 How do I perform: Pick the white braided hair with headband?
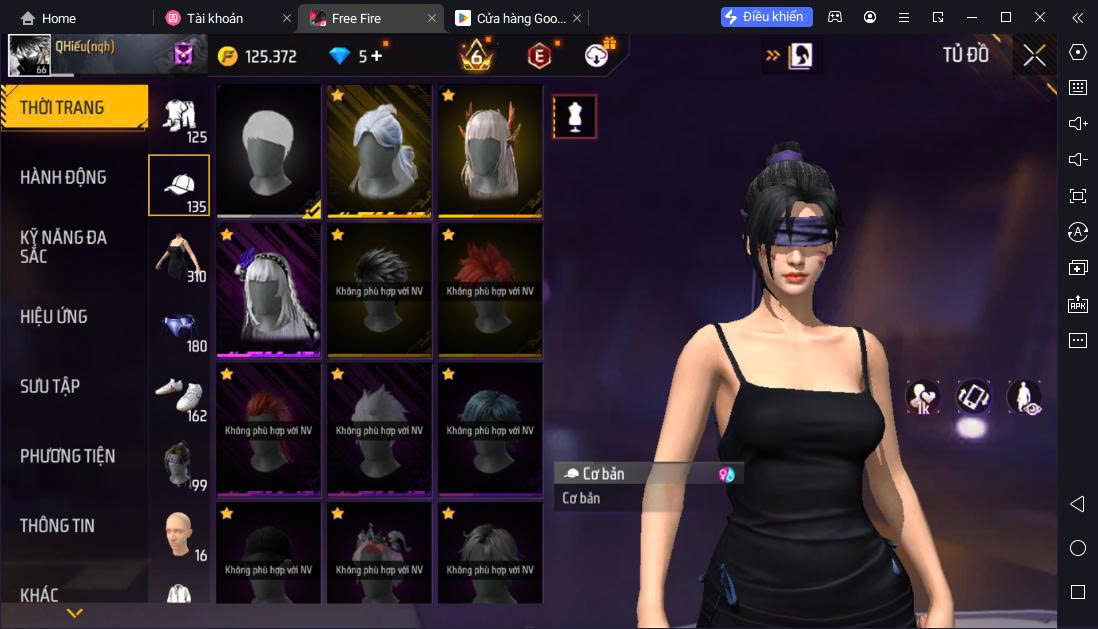(x=268, y=289)
